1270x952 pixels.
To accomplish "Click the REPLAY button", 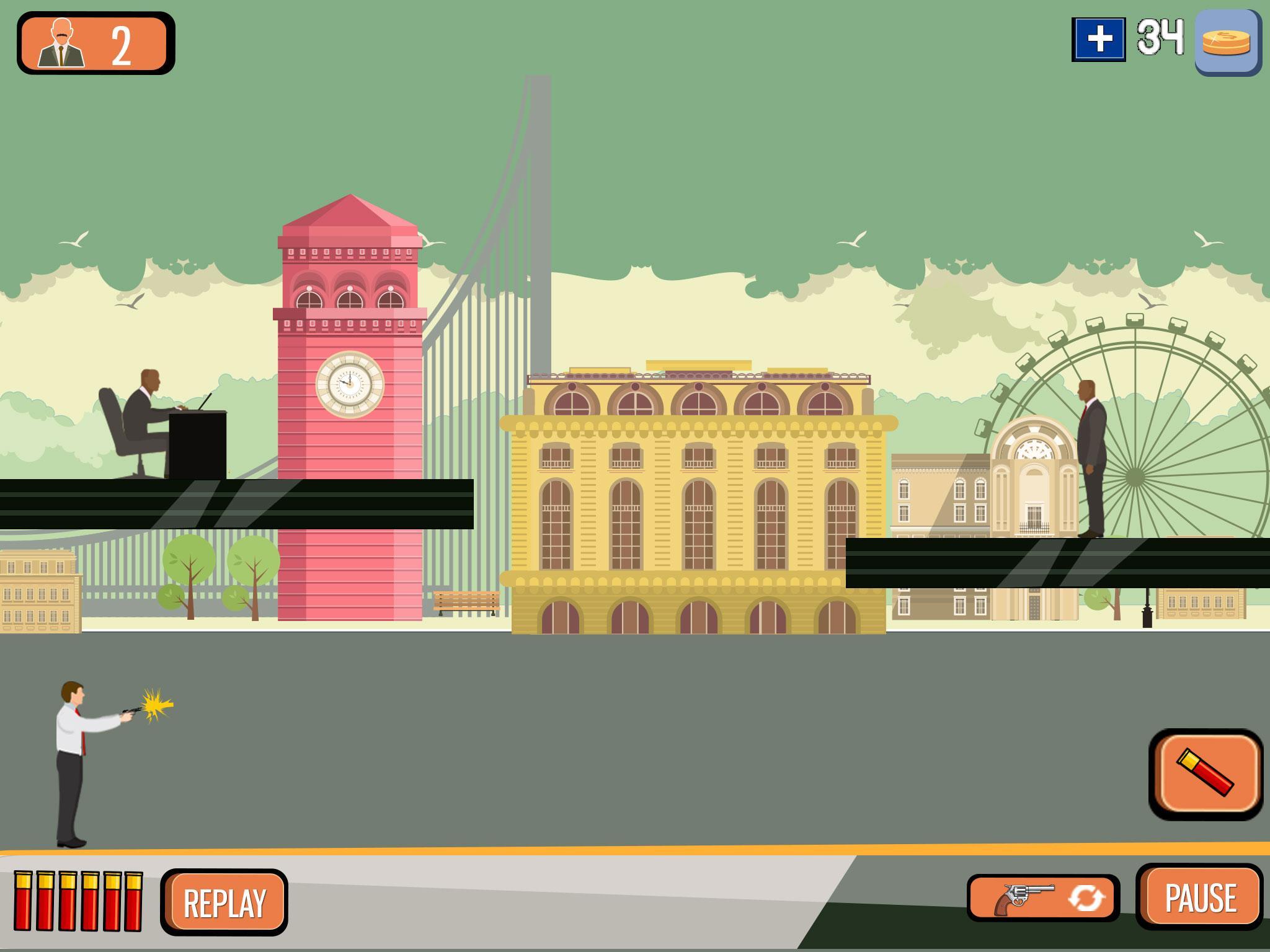I will (224, 902).
